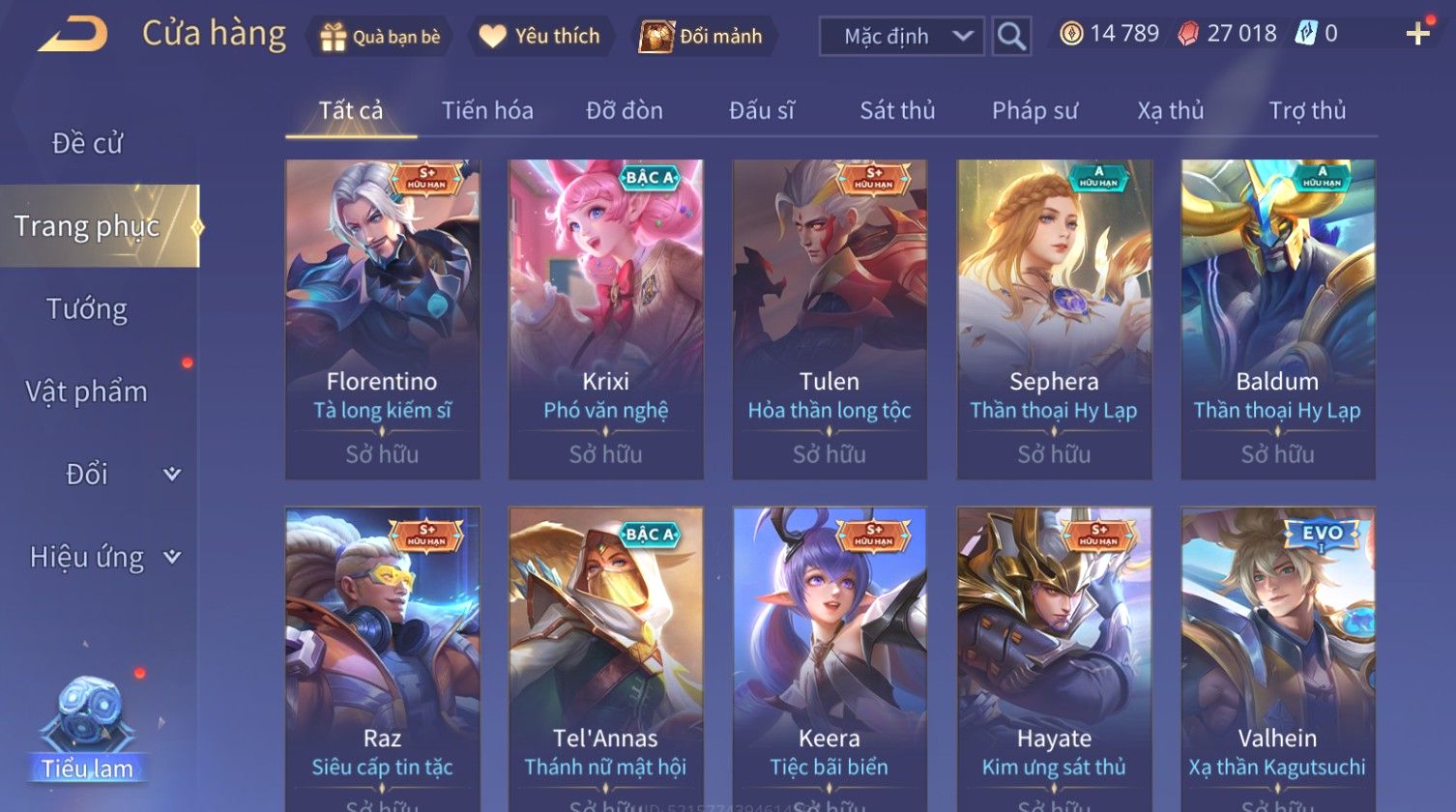Choose the Pháp sư tab
The height and width of the screenshot is (812, 1456).
click(x=1034, y=111)
